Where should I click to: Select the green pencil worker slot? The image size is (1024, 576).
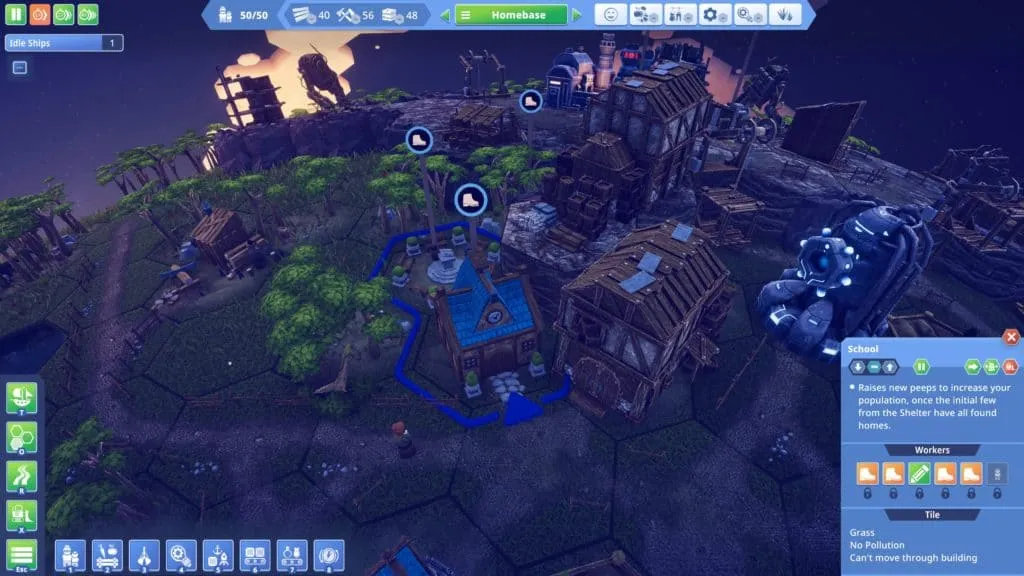[x=919, y=473]
